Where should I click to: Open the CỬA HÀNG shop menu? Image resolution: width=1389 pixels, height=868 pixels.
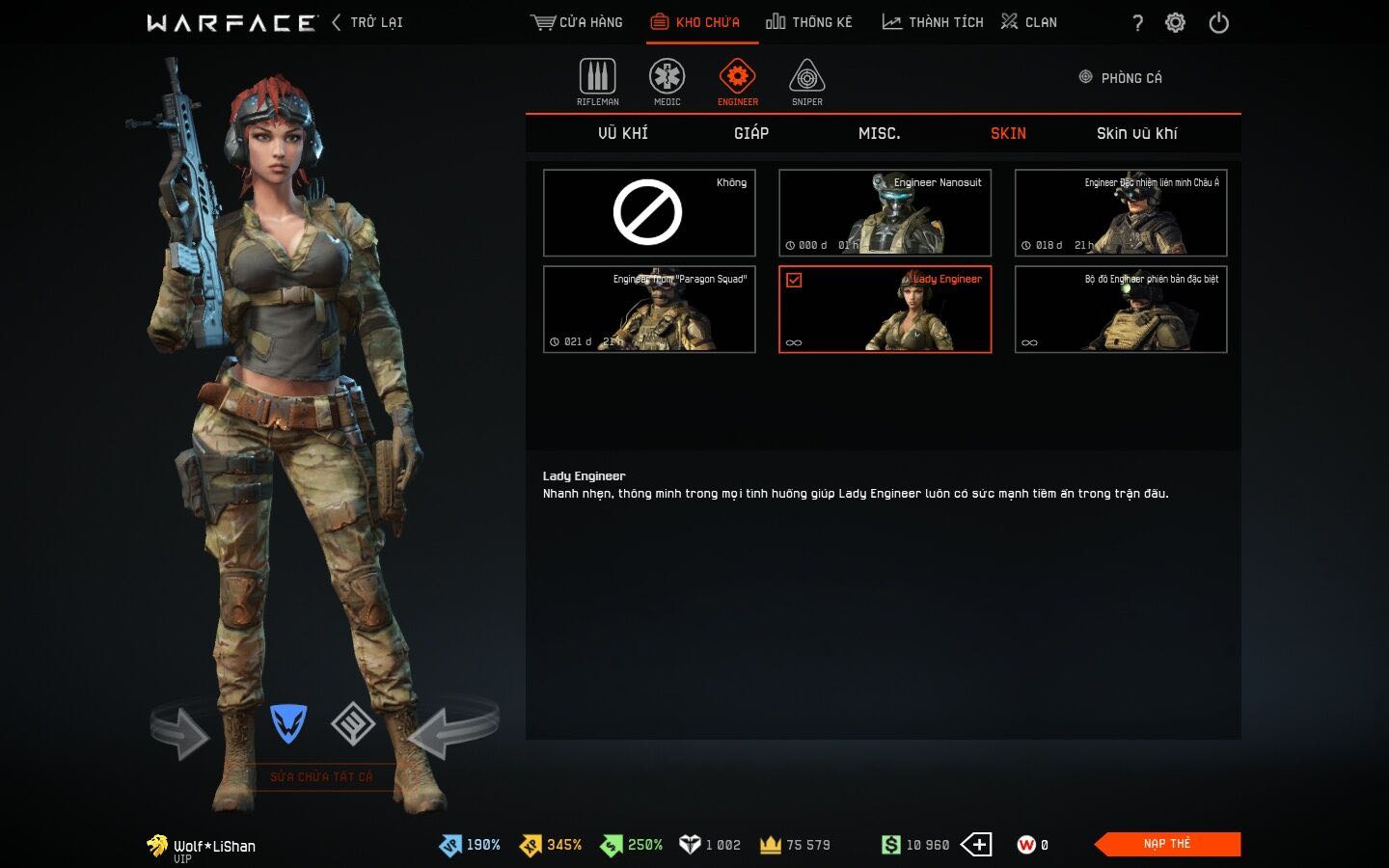(x=577, y=22)
